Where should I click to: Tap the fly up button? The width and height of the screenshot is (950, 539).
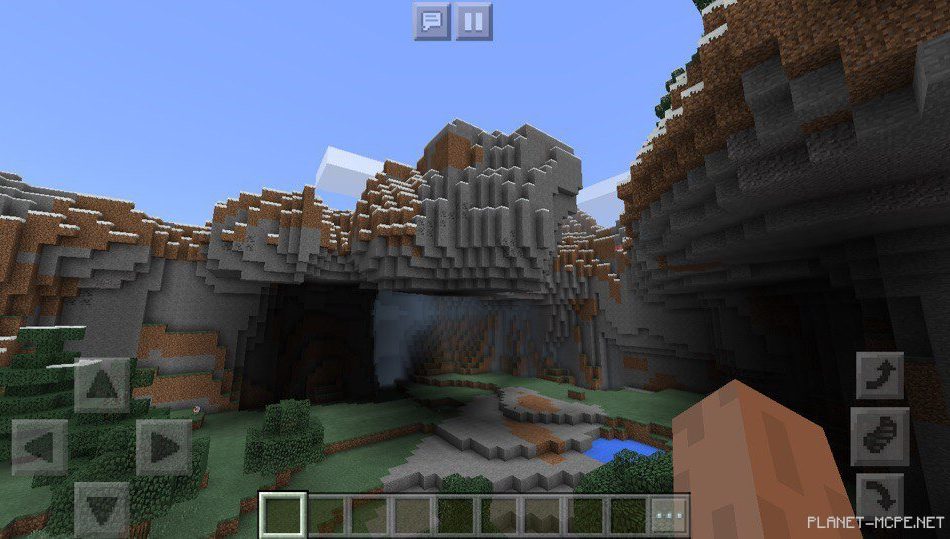(x=880, y=377)
